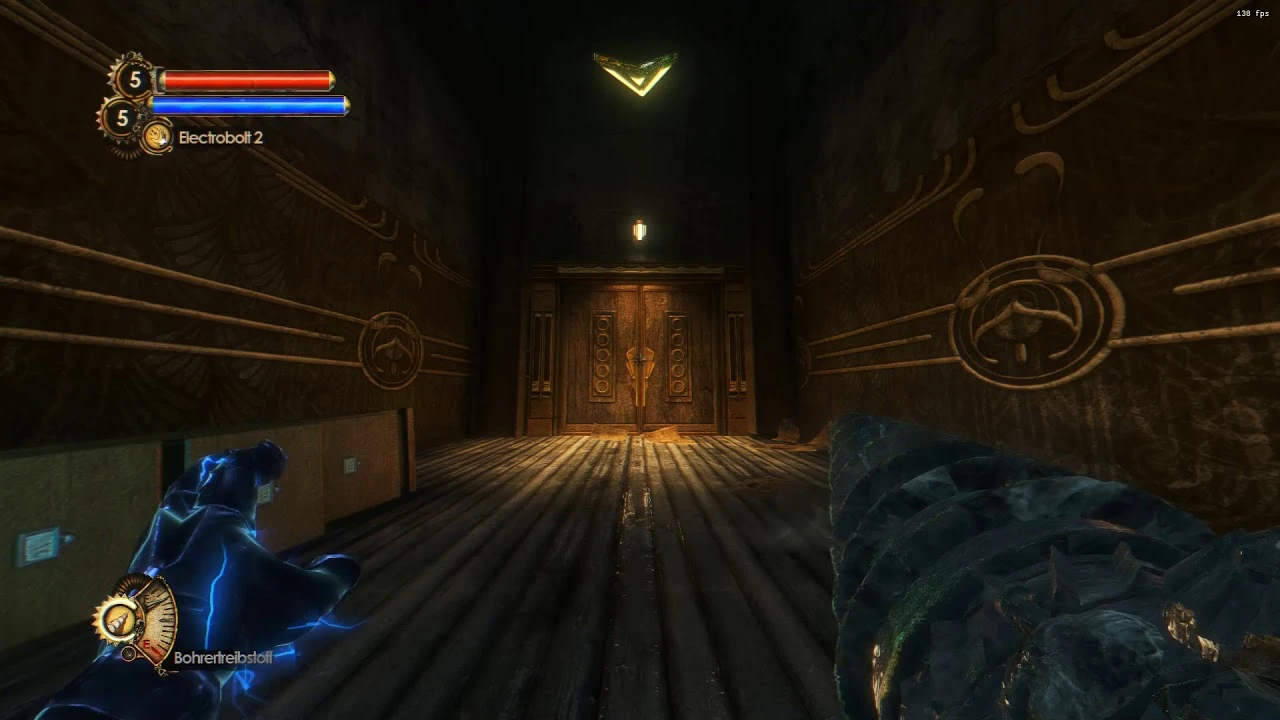Click the first aid kit gear counter showing 5
This screenshot has height=720, width=1280.
tap(135, 78)
